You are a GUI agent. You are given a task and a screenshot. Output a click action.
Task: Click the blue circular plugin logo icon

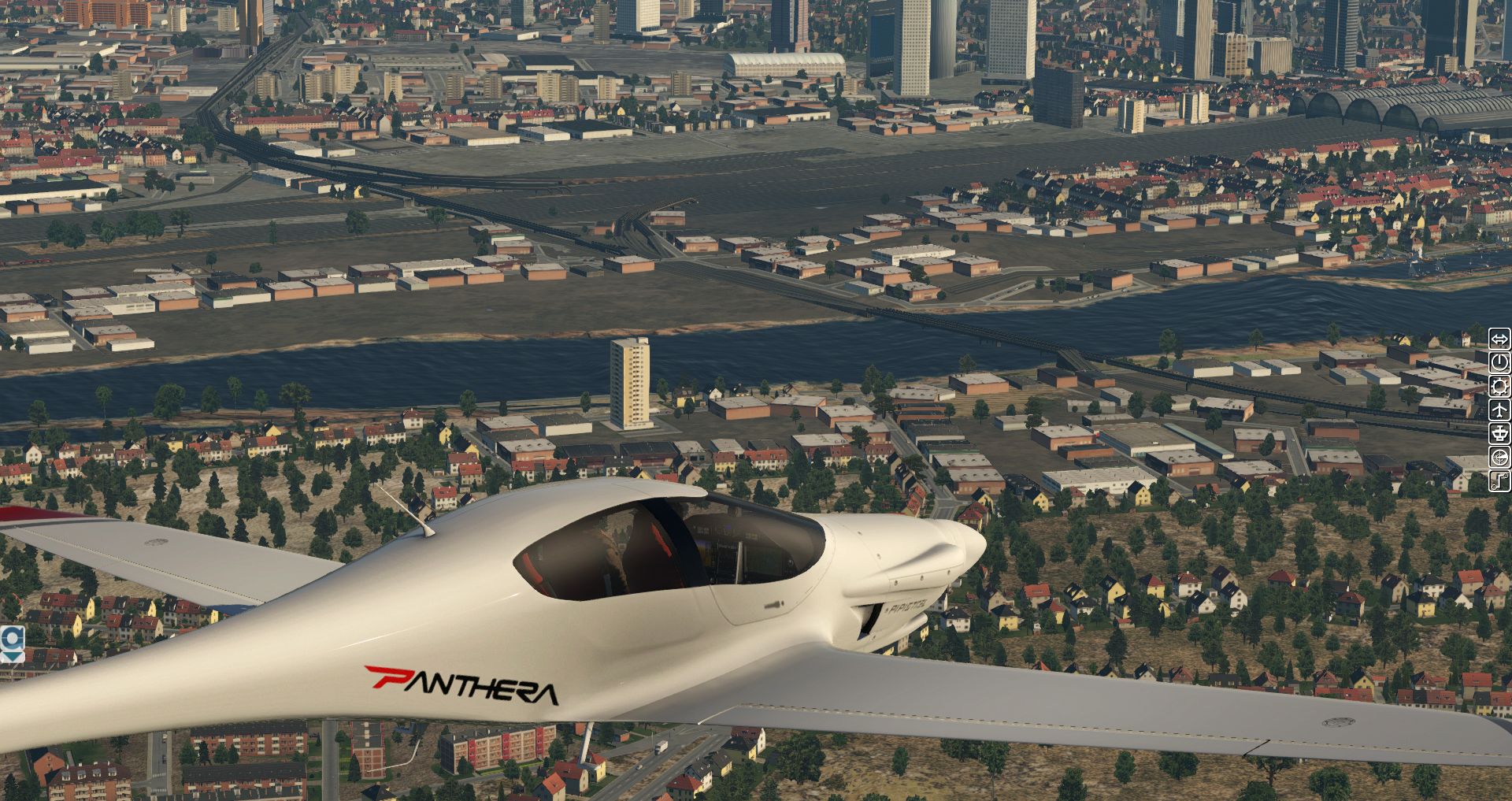pos(12,638)
